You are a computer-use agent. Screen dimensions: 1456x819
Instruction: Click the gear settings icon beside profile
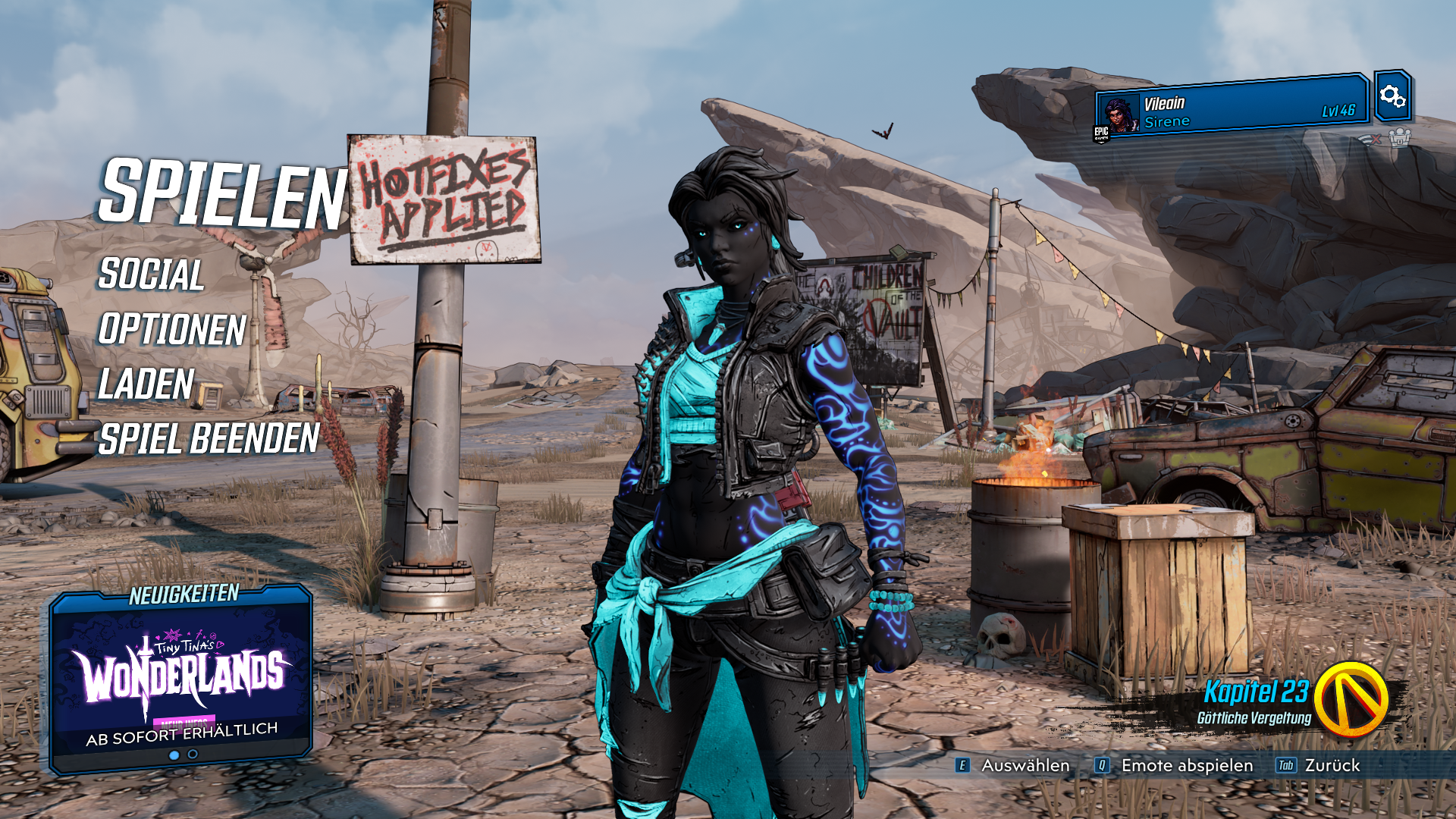(x=1392, y=96)
